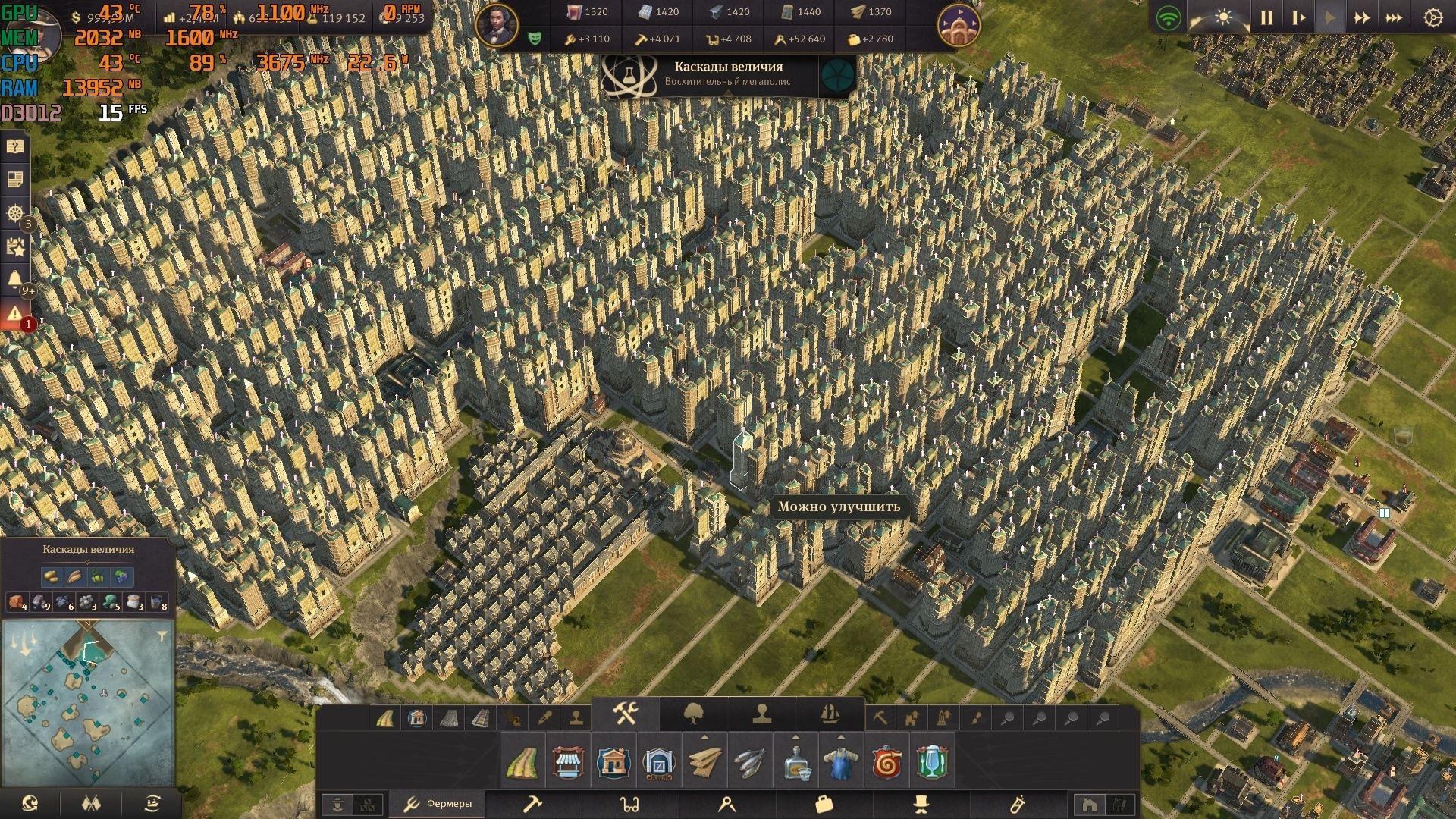Select the work clothes building icon
The height and width of the screenshot is (819, 1456).
[841, 761]
